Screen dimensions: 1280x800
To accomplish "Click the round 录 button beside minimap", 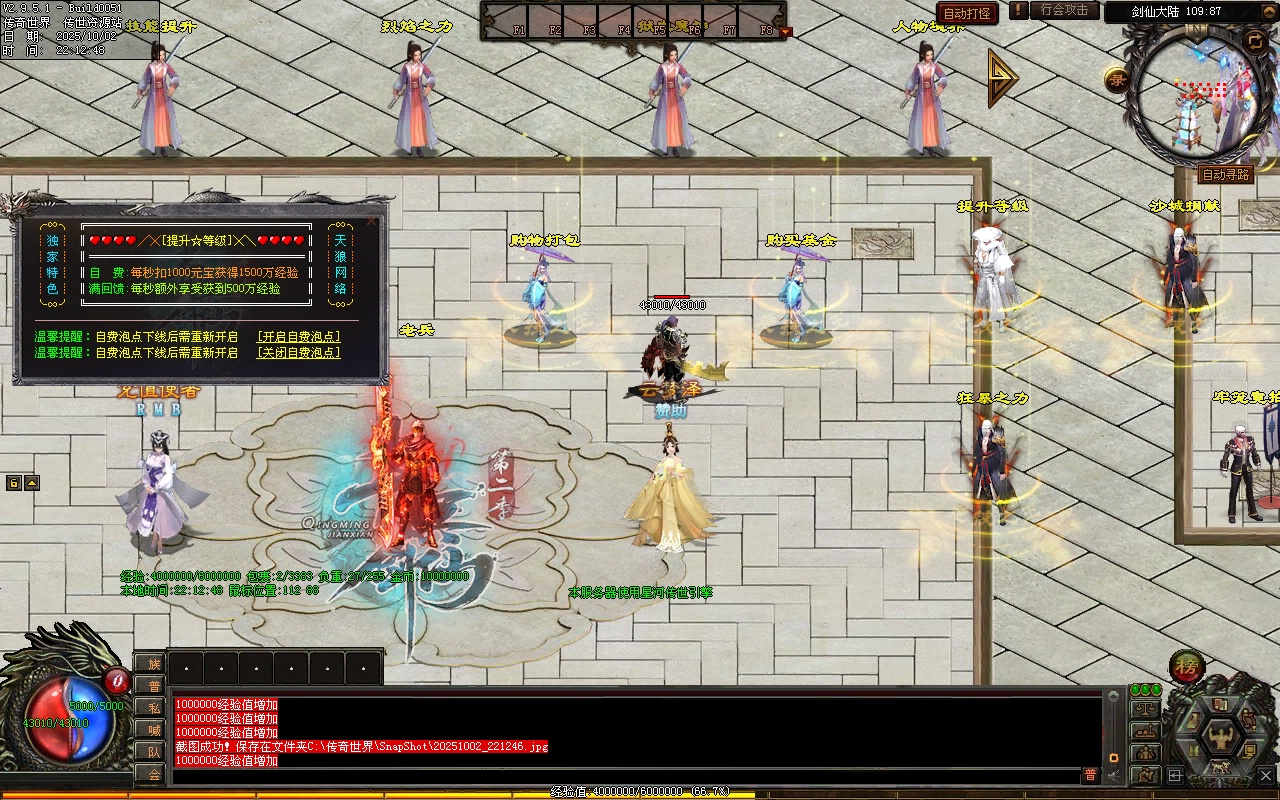I will (1117, 80).
